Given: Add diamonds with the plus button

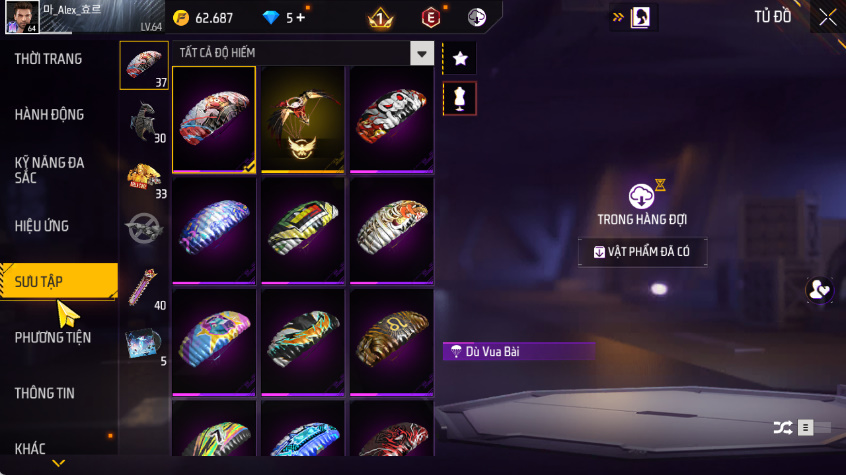Looking at the screenshot, I should click(x=301, y=18).
